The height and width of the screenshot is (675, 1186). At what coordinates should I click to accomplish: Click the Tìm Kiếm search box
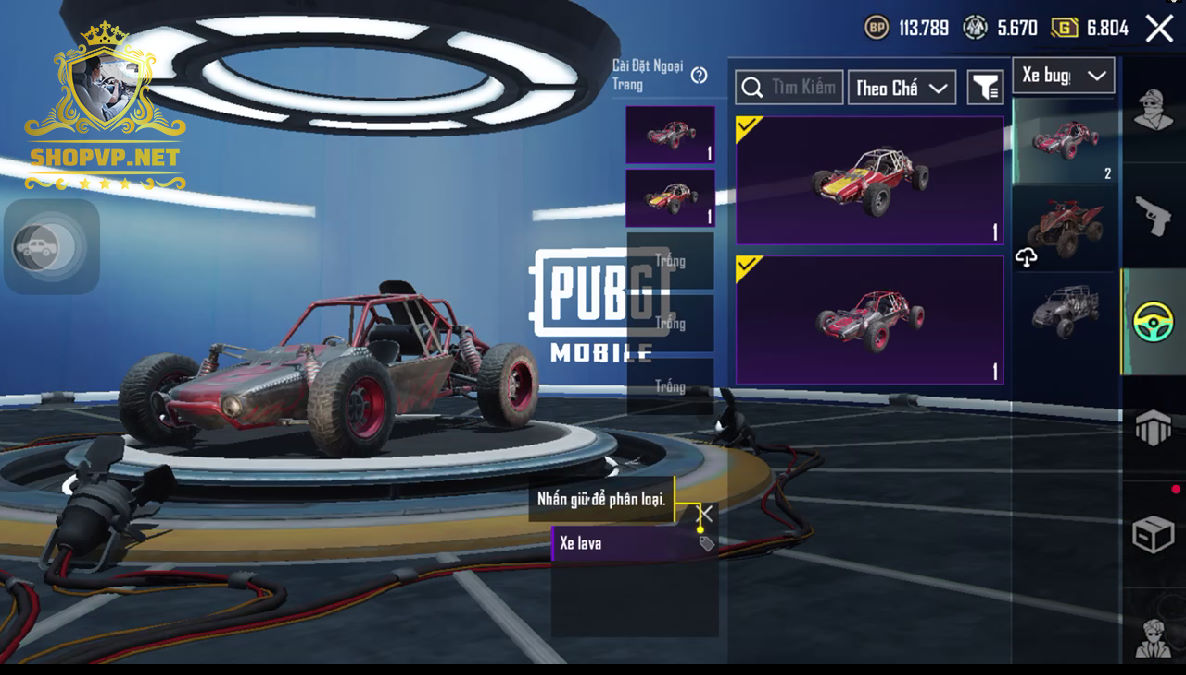(x=789, y=88)
